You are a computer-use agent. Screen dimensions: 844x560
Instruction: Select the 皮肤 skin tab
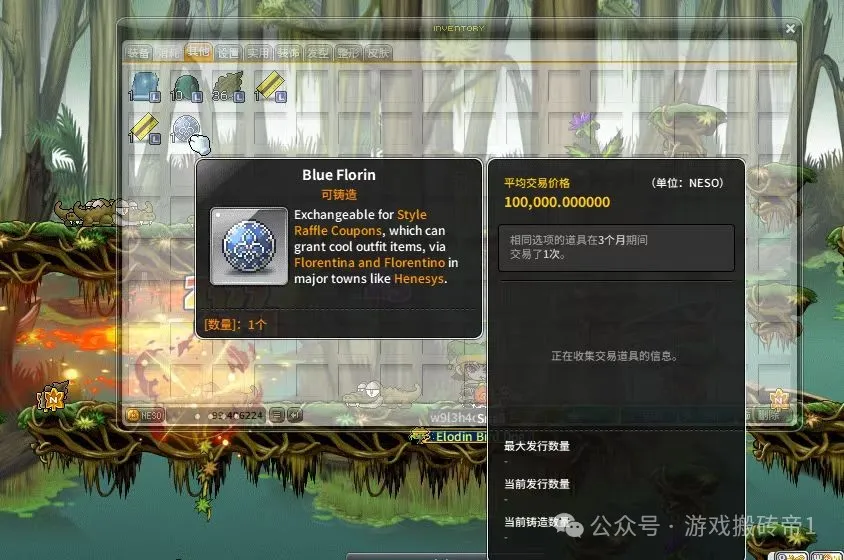coord(378,52)
